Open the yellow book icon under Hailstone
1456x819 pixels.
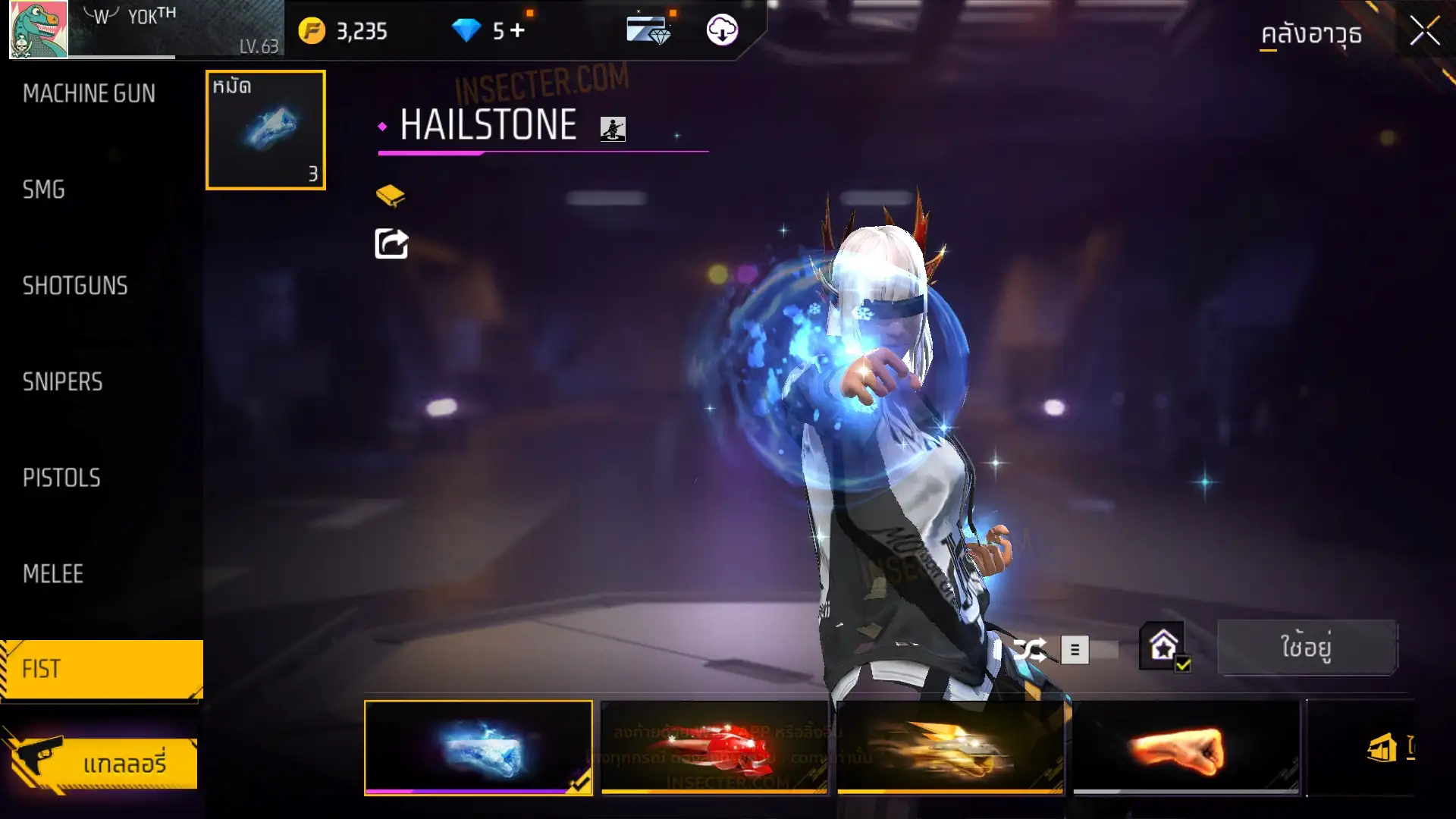[391, 196]
